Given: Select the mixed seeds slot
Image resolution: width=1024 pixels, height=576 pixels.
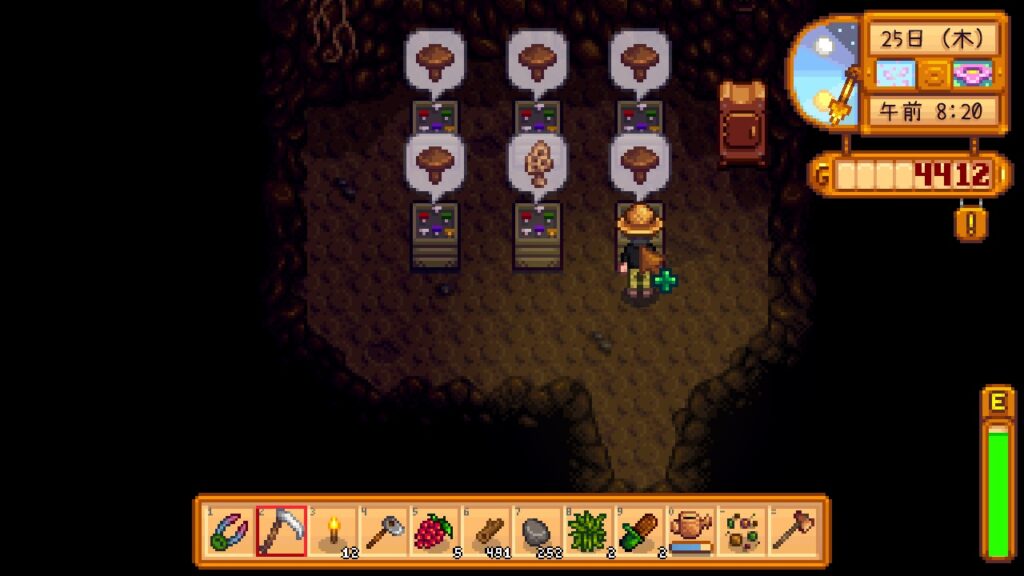Looking at the screenshot, I should (742, 530).
